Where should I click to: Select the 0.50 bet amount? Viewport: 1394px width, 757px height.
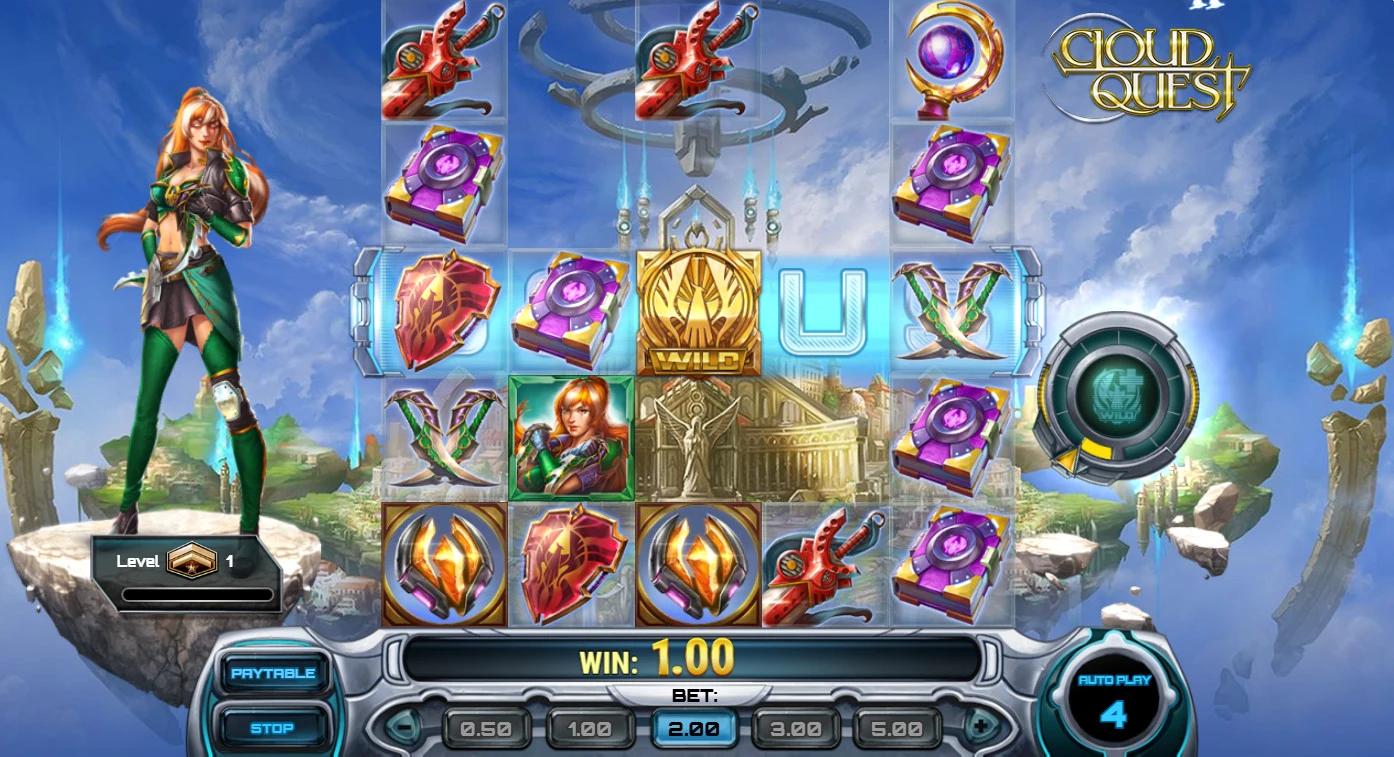[x=486, y=729]
